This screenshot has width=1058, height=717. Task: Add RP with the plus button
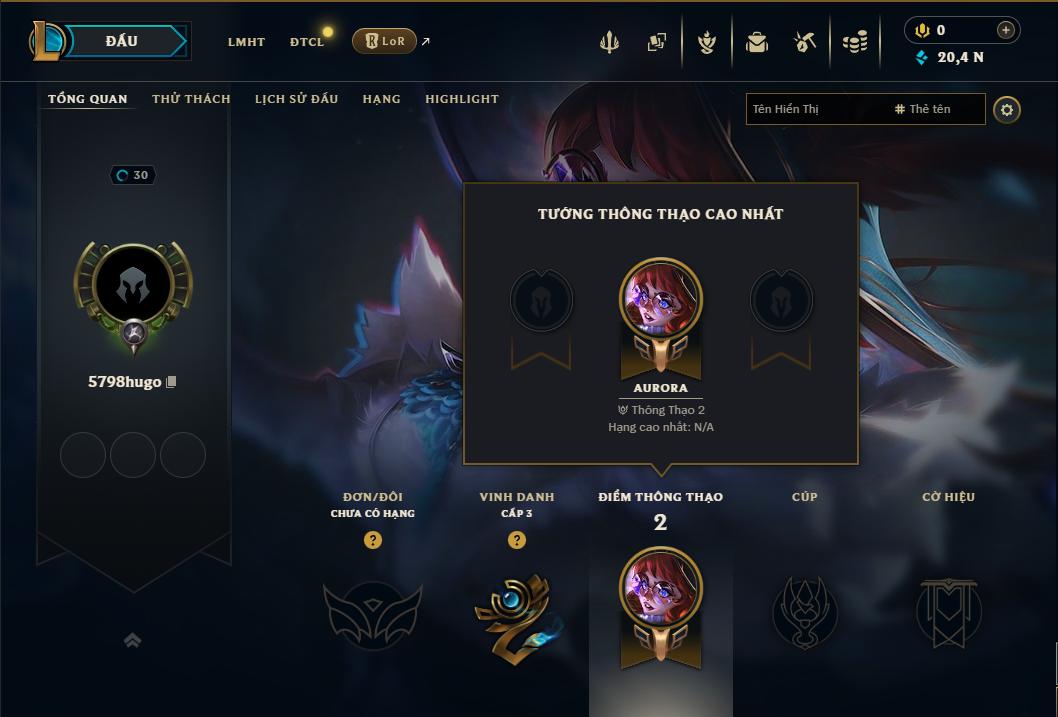pos(1005,30)
